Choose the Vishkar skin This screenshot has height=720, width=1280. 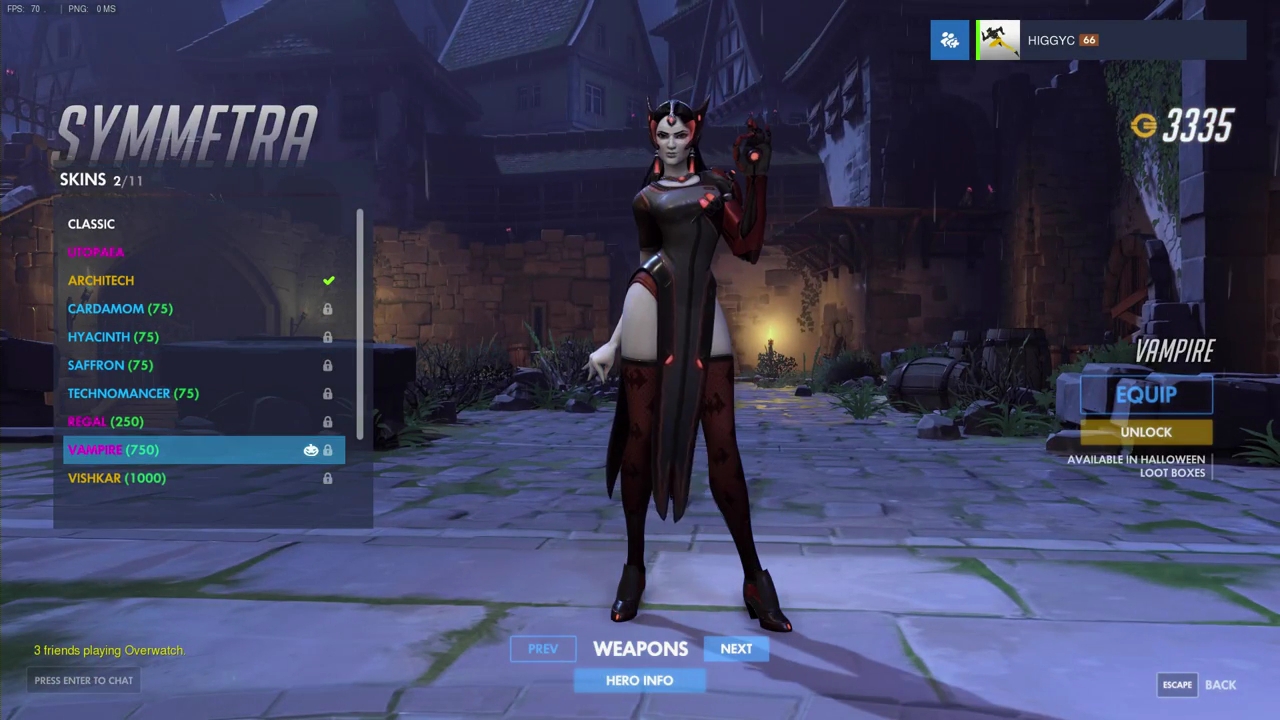point(117,478)
